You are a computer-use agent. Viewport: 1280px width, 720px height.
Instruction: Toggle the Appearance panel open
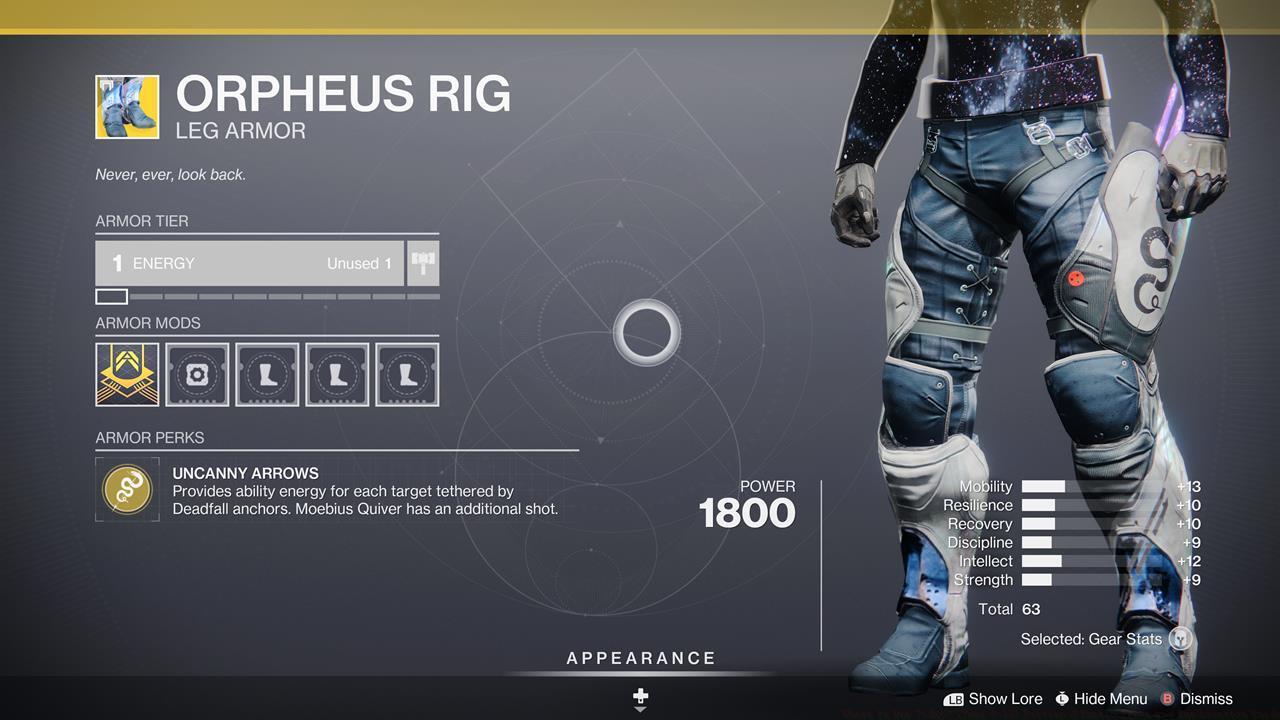click(640, 658)
